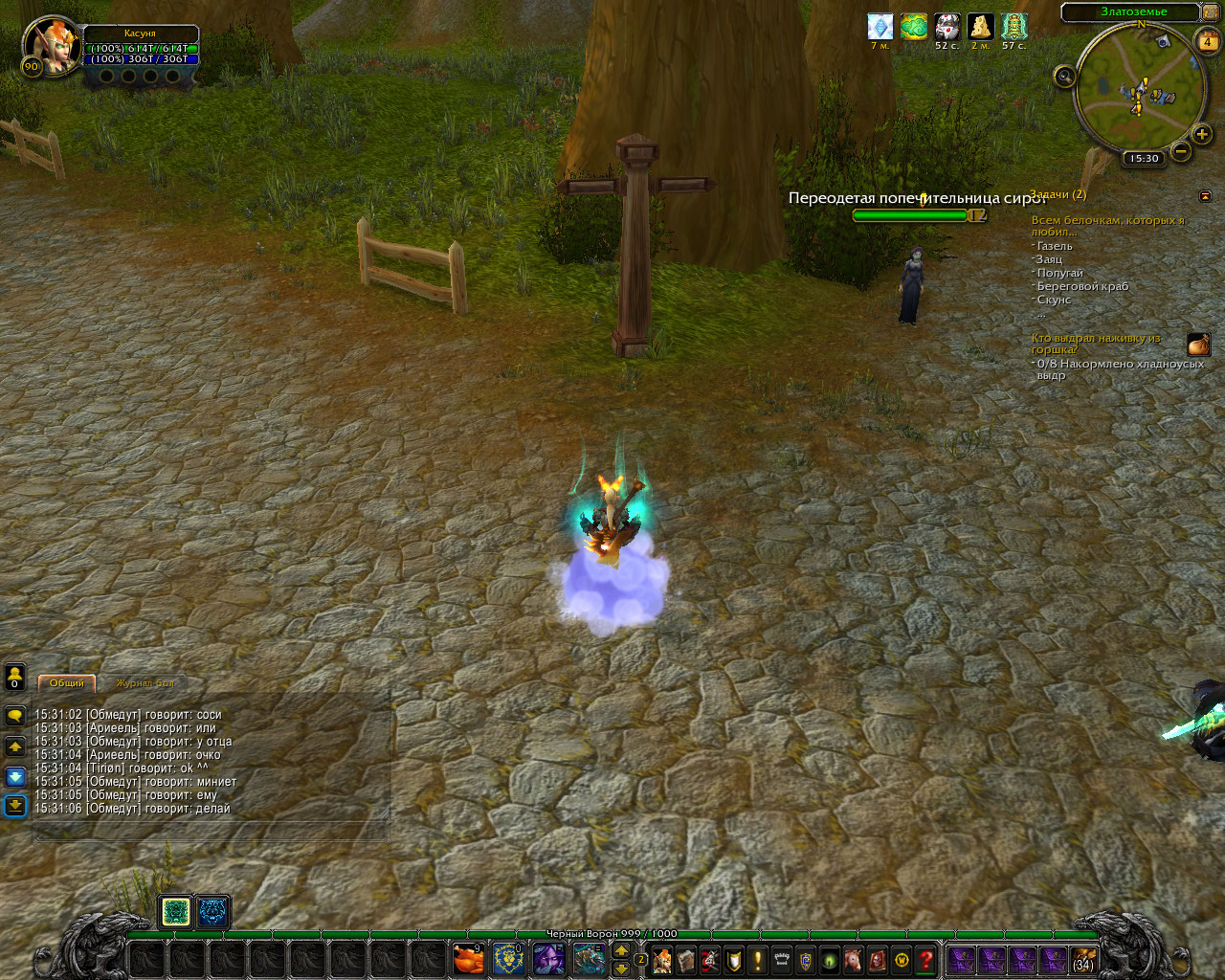Open the world map button beside Златоземье
The image size is (1225, 980).
(1210, 12)
